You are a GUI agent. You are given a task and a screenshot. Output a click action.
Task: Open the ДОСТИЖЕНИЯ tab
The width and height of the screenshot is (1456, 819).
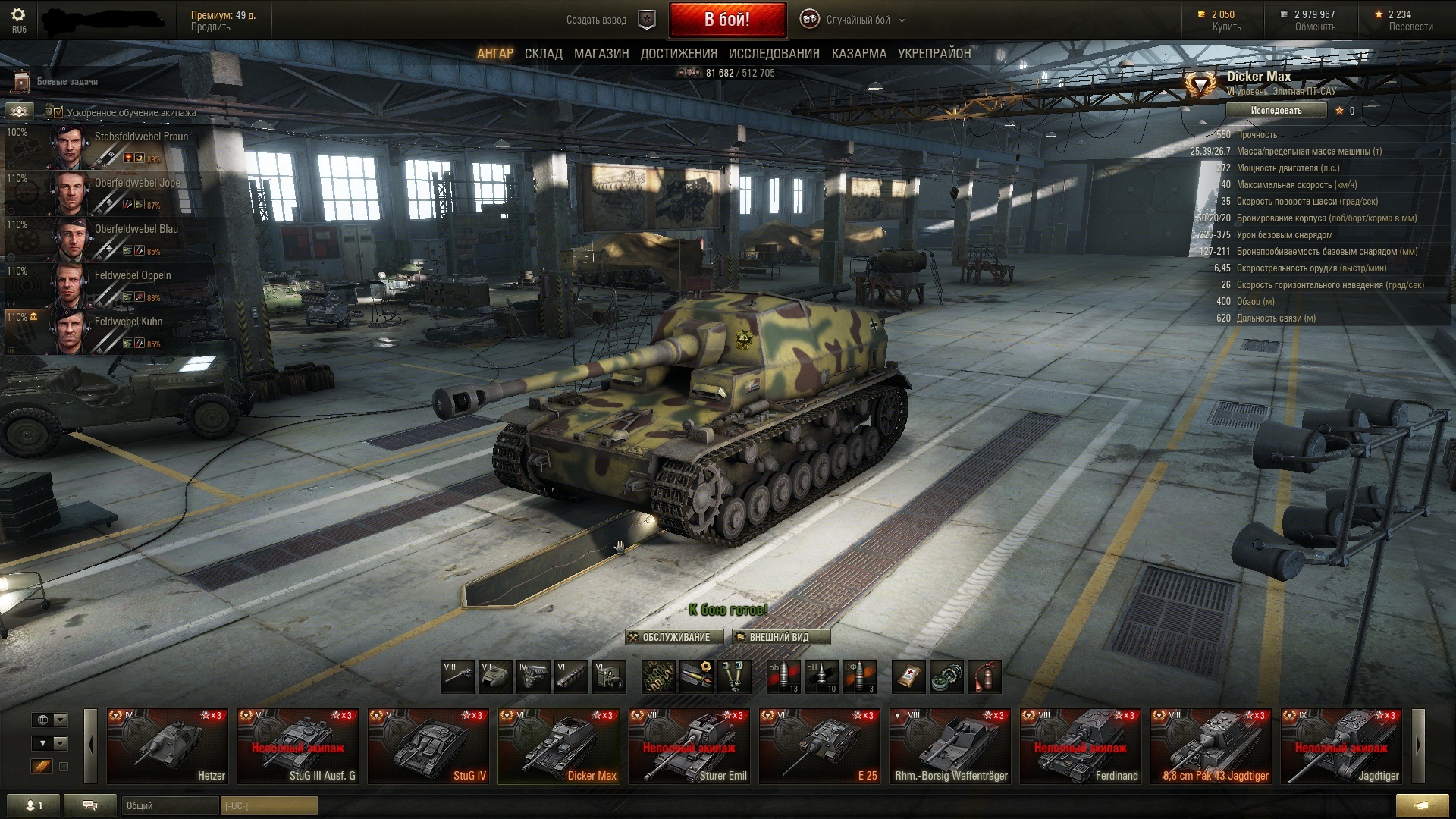point(679,54)
